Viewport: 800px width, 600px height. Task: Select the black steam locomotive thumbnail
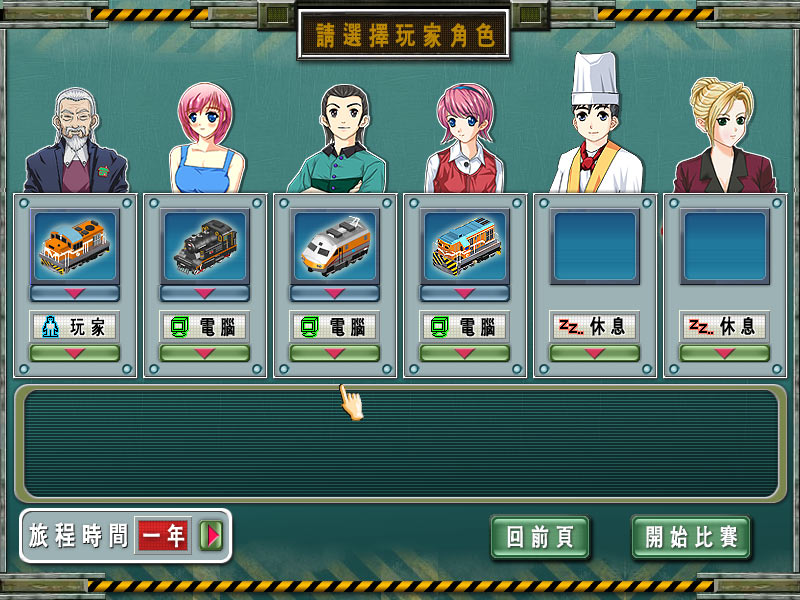click(x=205, y=245)
